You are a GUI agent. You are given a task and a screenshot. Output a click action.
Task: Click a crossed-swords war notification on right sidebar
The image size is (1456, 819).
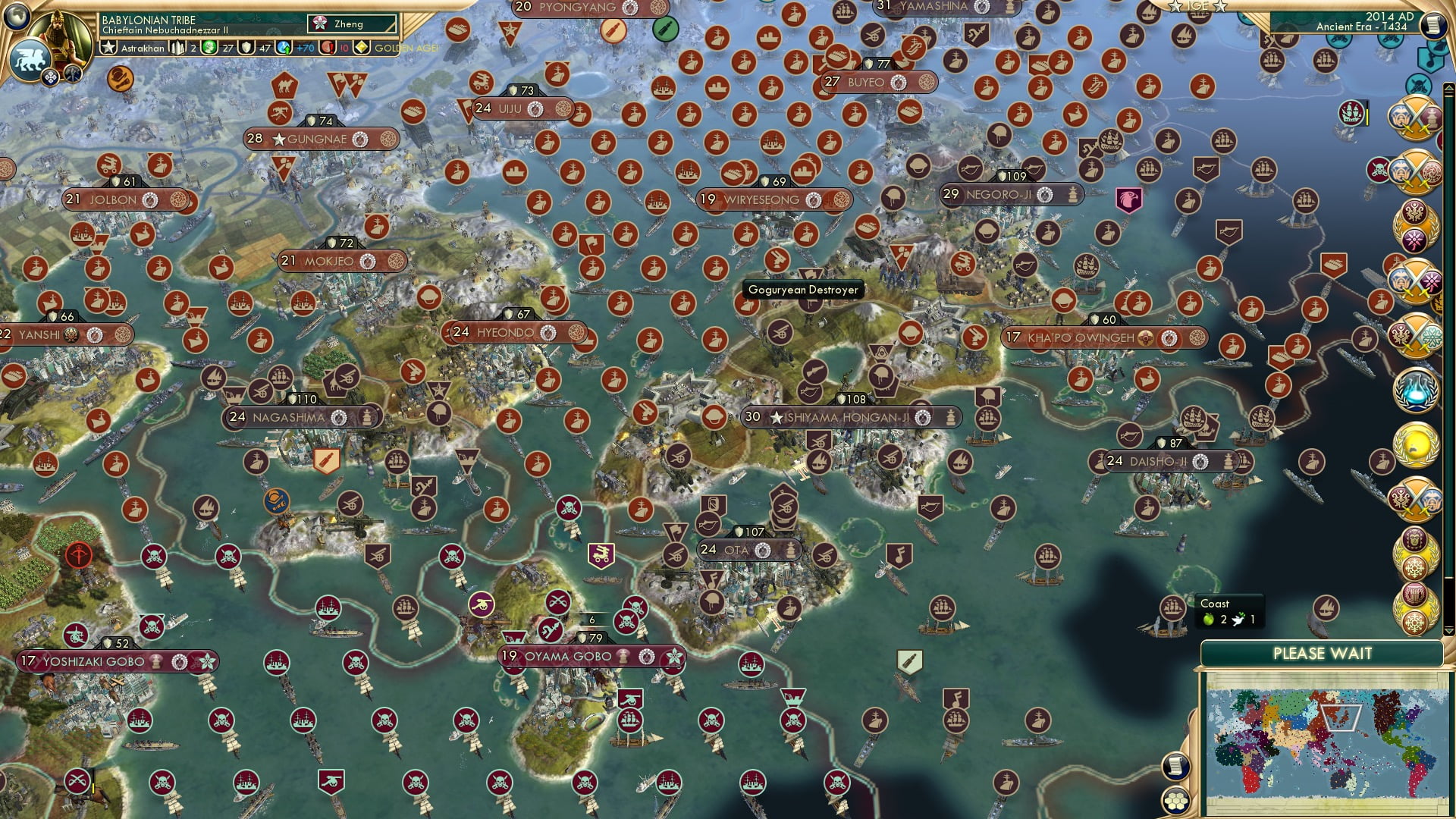tap(1415, 120)
